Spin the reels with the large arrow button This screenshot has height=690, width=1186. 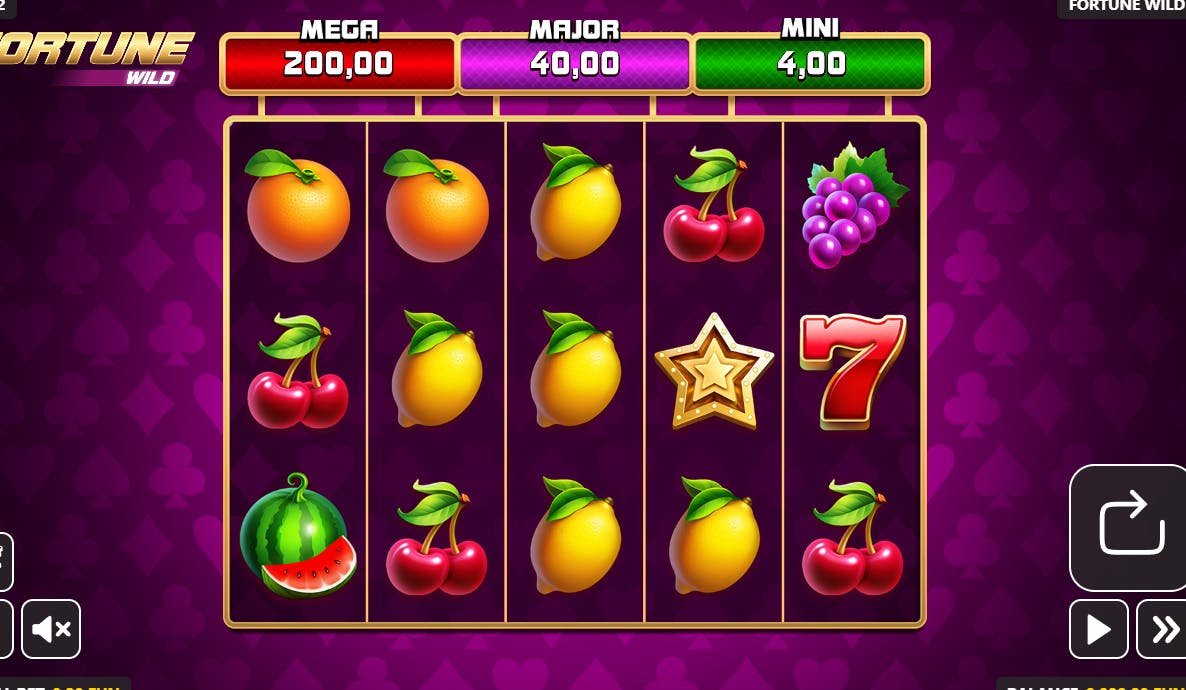(x=1129, y=526)
